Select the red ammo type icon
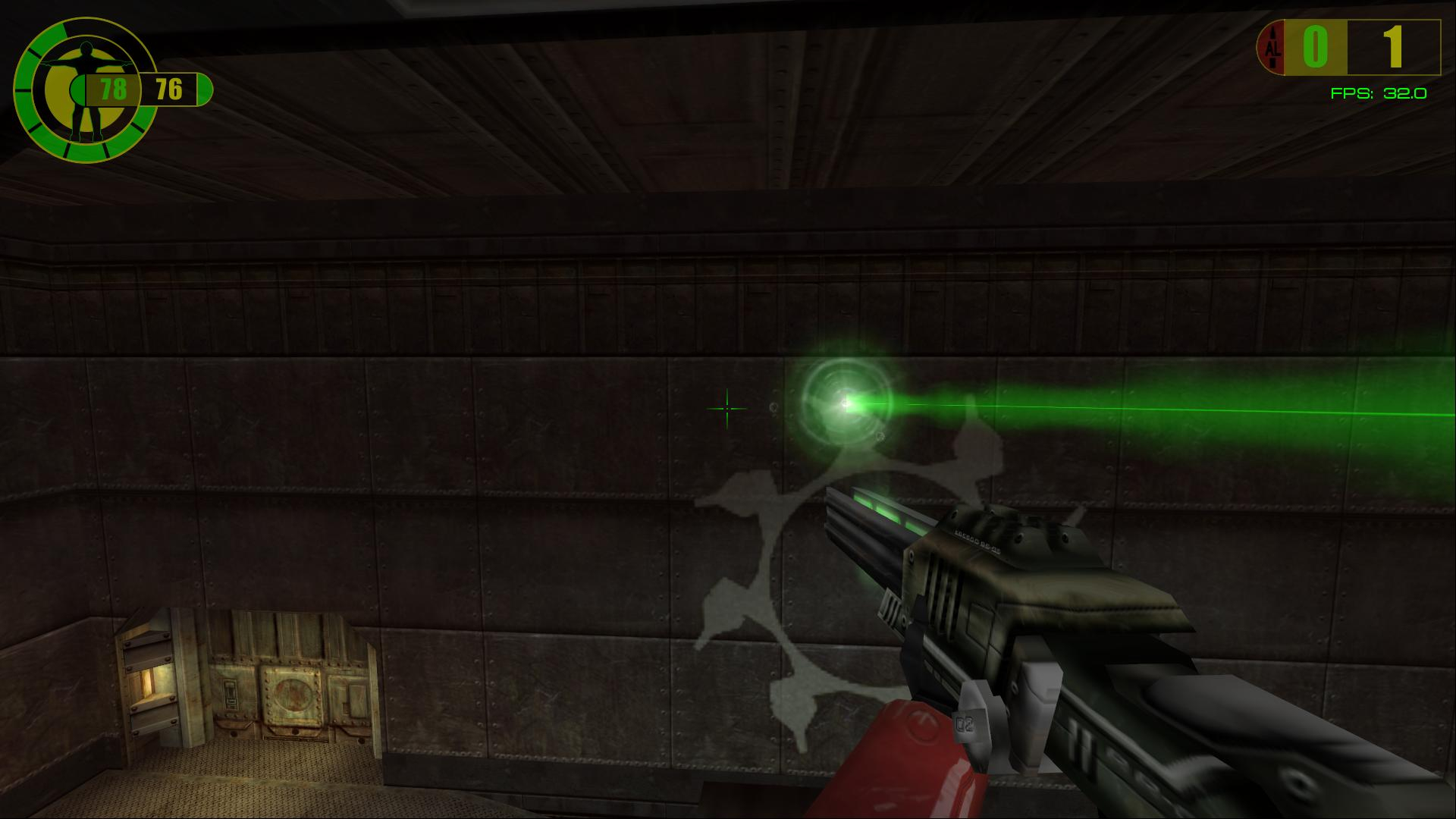 [x=1273, y=48]
